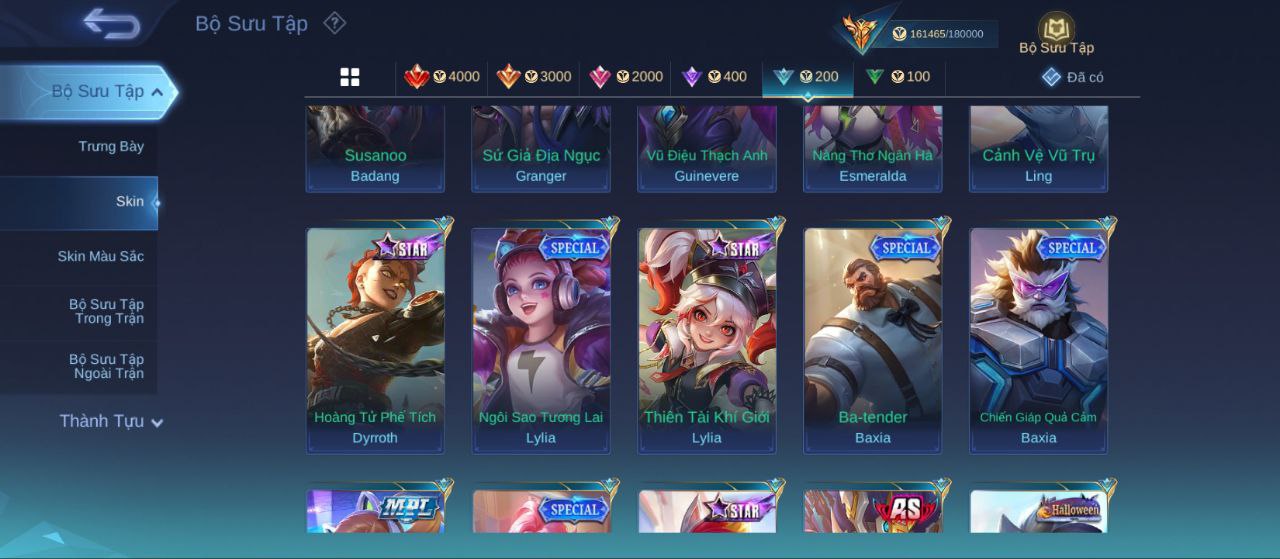Screen dimensions: 1280x559
Task: Open the Trưng Bày menu entry
Action: [x=111, y=147]
